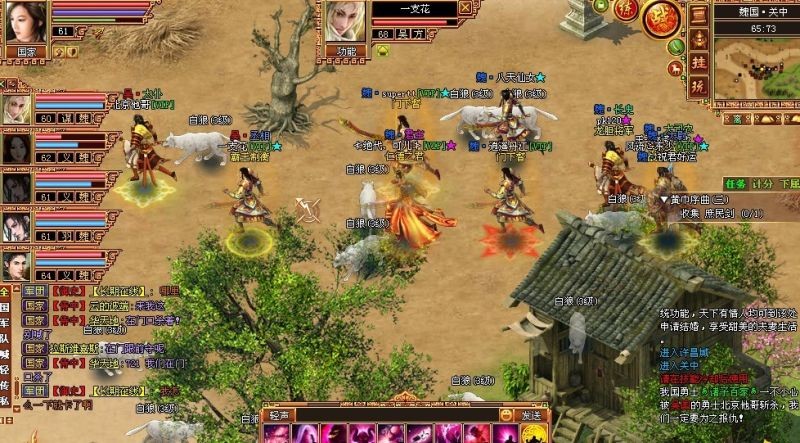The width and height of the screenshot is (800, 443).
Task: Switch chat to the 私 private channel tab
Action: pos(5,400)
